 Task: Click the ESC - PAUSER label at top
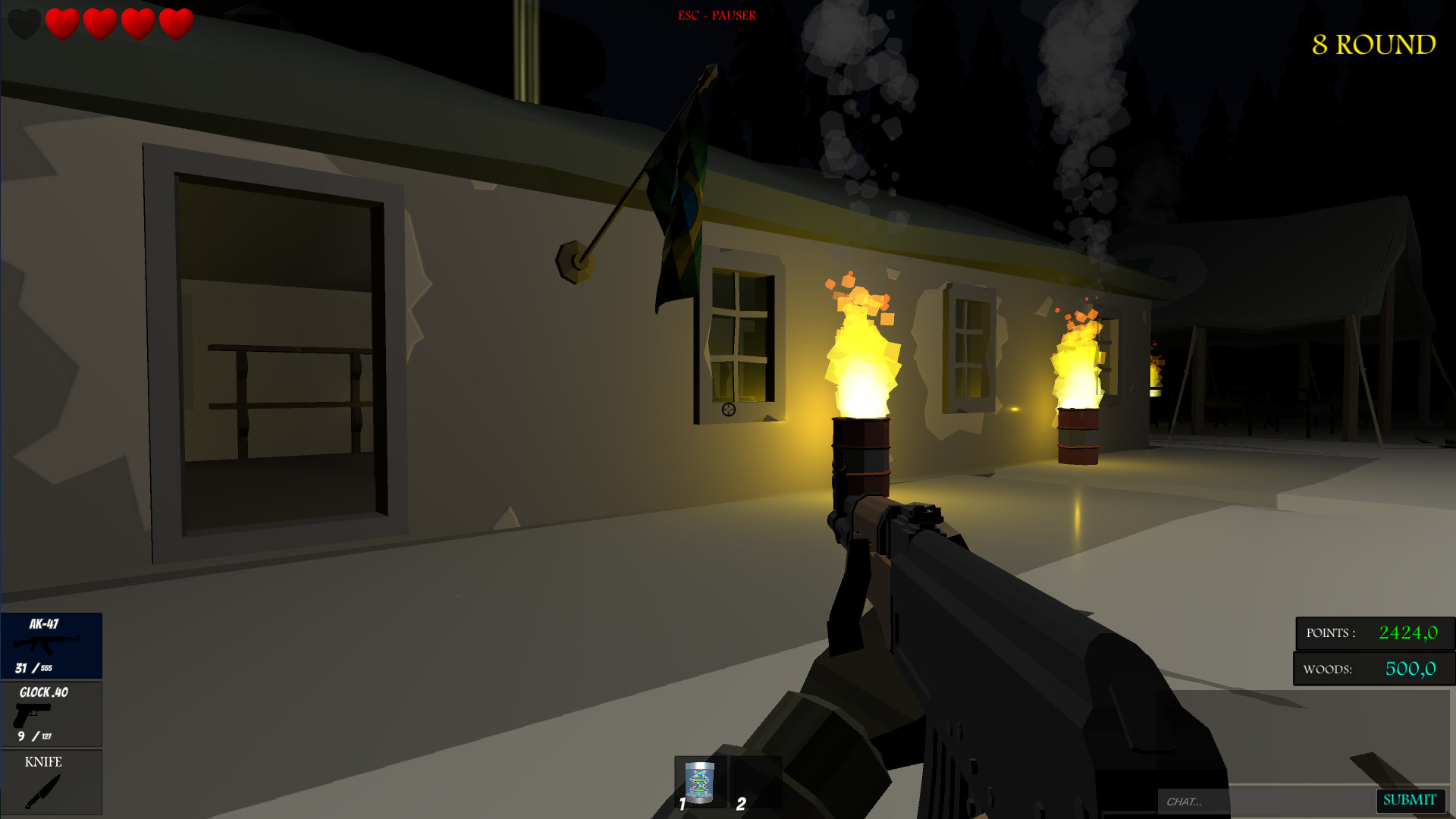716,14
